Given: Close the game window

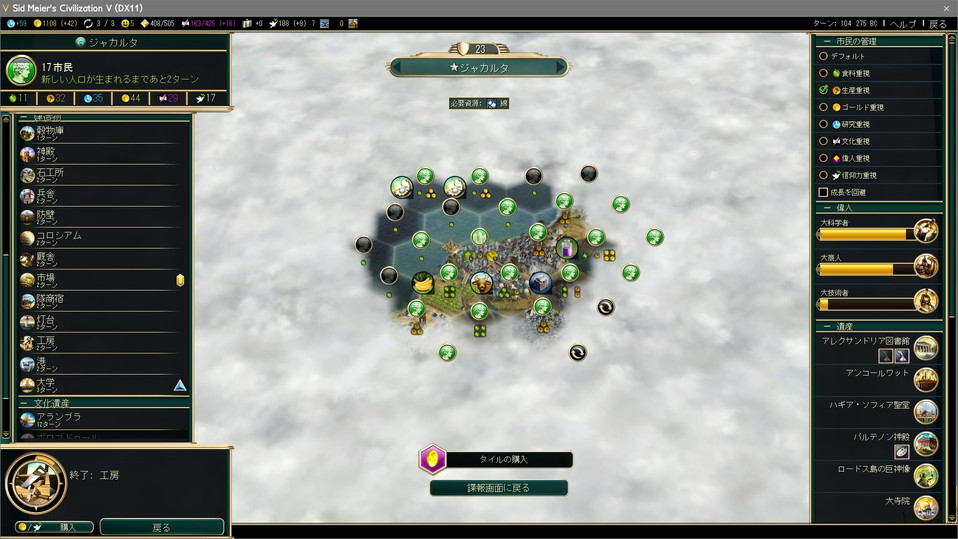Looking at the screenshot, I should coord(945,7).
